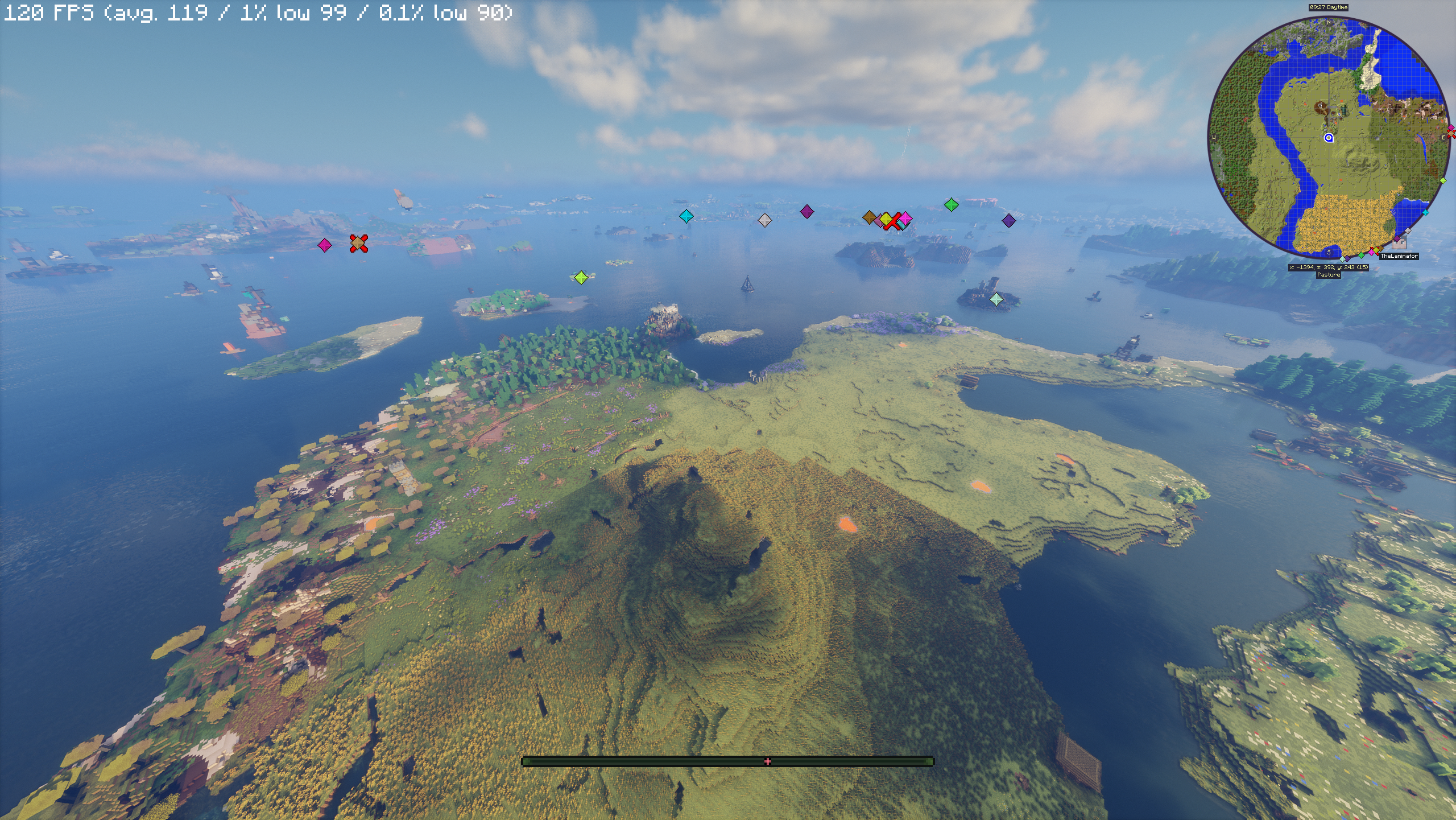Click the lime waypoint on the minimap rim
The height and width of the screenshot is (820, 1456).
1443,181
